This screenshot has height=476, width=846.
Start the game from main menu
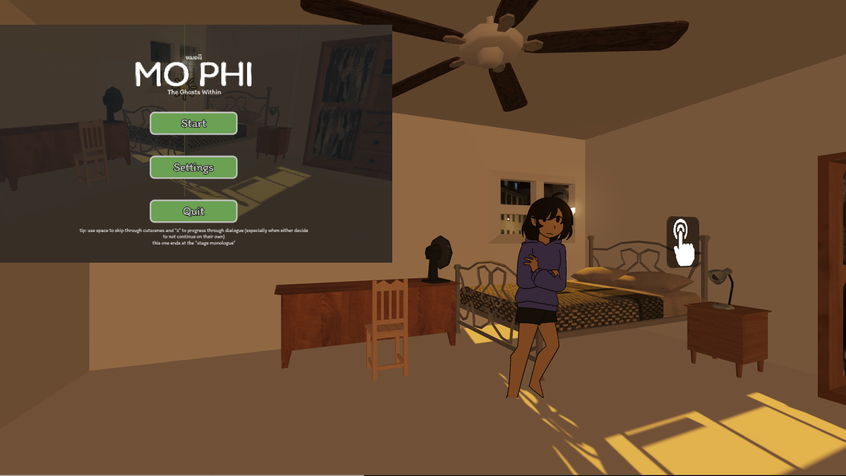pyautogui.click(x=193, y=123)
